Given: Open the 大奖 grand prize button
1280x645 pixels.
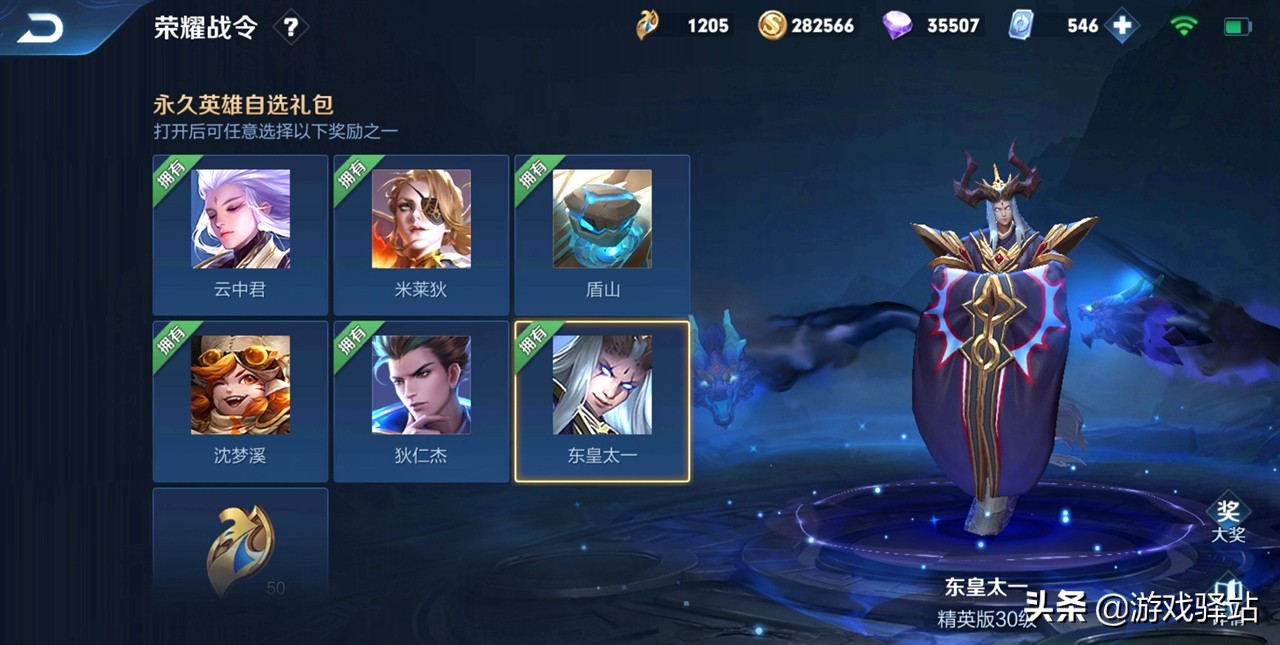Looking at the screenshot, I should click(x=1227, y=520).
